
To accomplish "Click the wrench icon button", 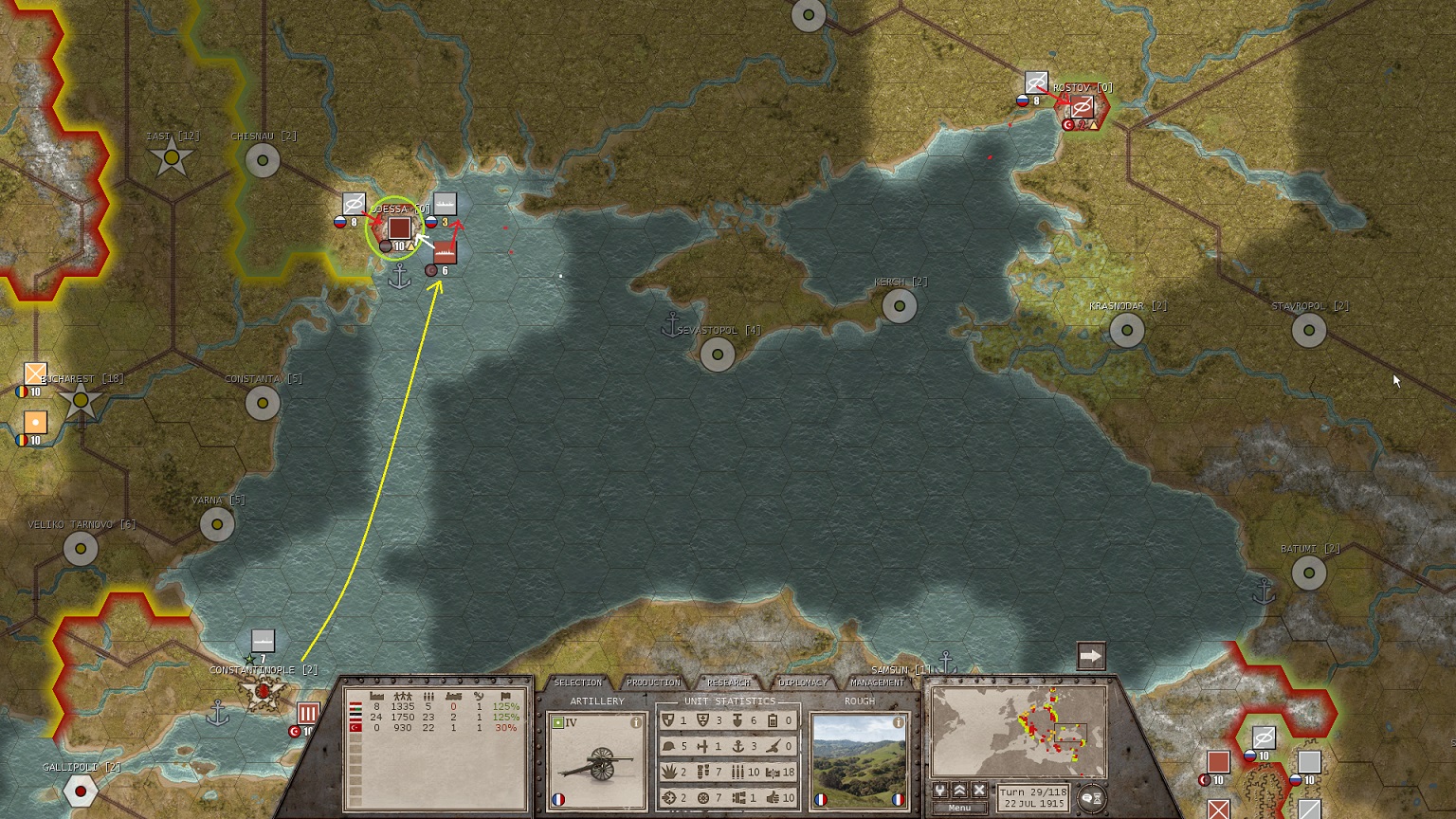I will [939, 790].
